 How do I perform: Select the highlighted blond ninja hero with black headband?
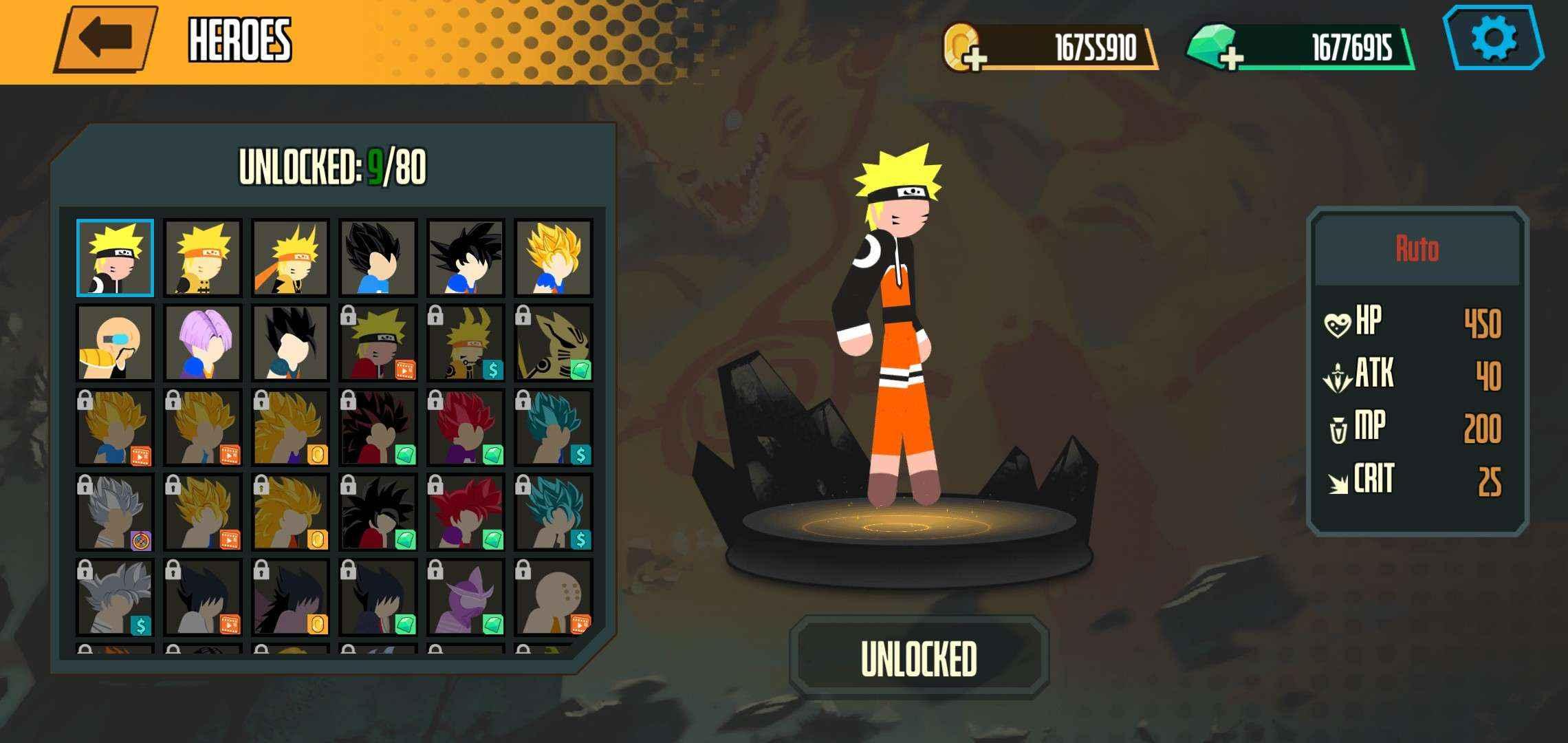click(x=115, y=258)
